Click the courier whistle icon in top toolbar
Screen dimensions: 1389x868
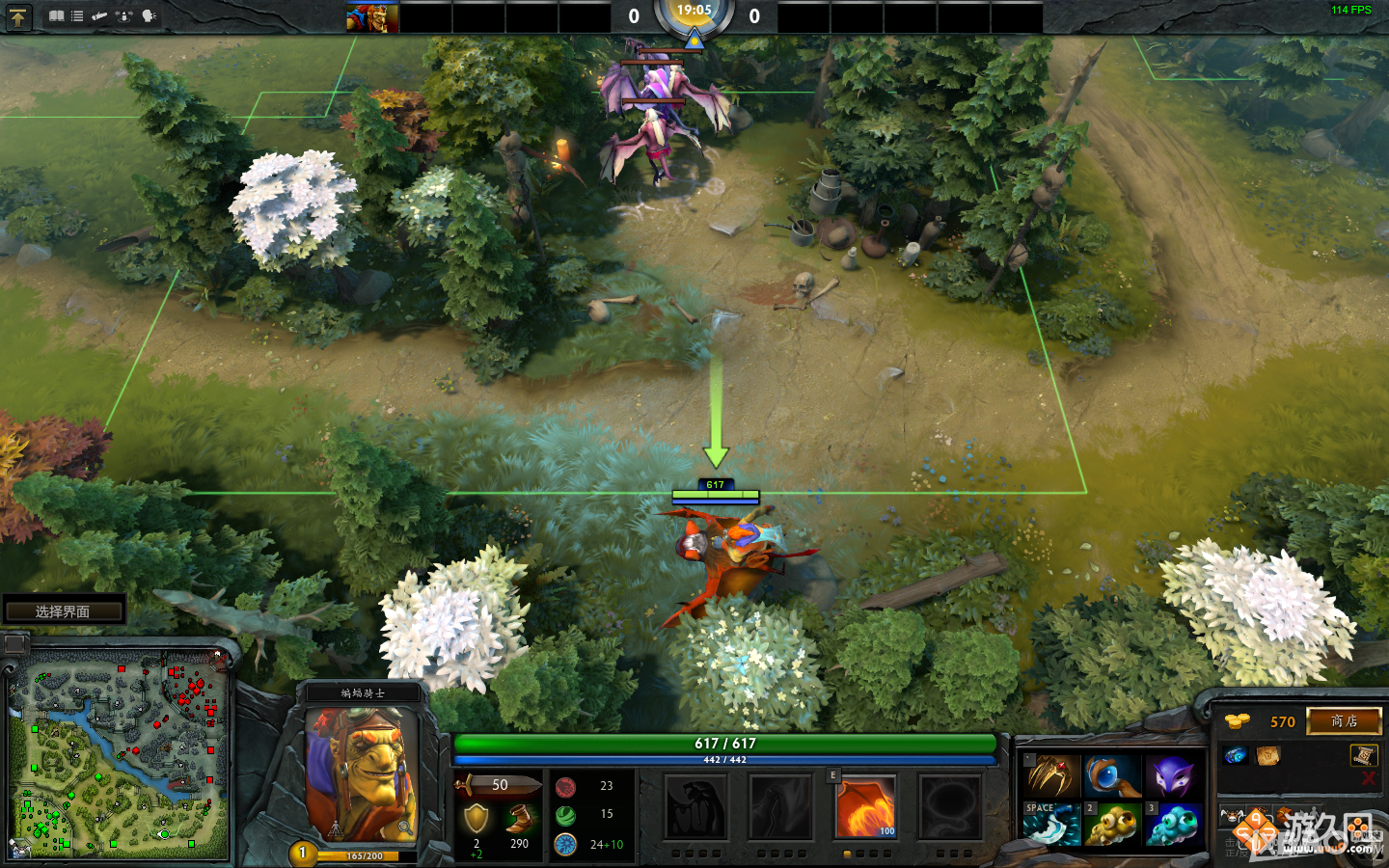[100, 15]
